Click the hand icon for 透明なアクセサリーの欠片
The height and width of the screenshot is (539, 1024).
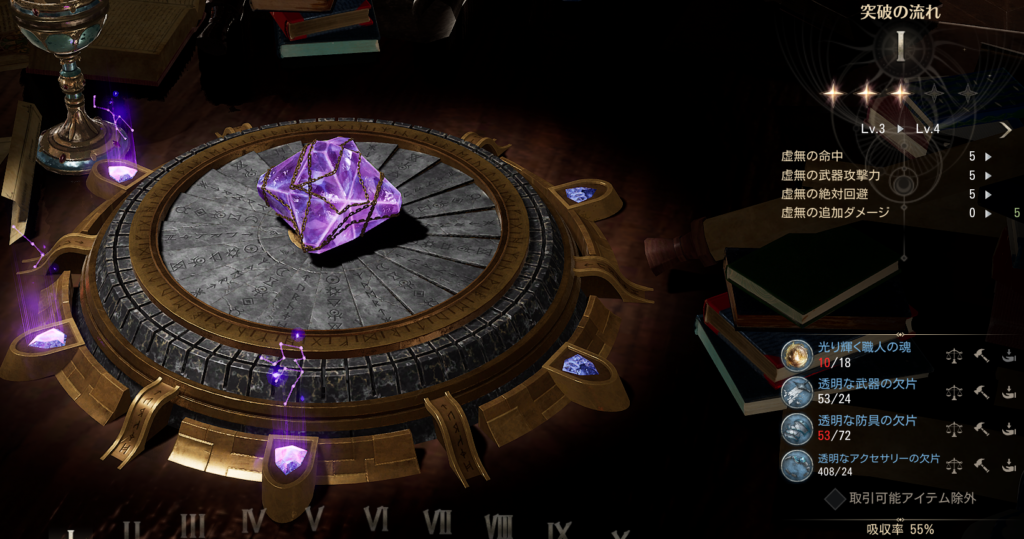[x=1008, y=465]
